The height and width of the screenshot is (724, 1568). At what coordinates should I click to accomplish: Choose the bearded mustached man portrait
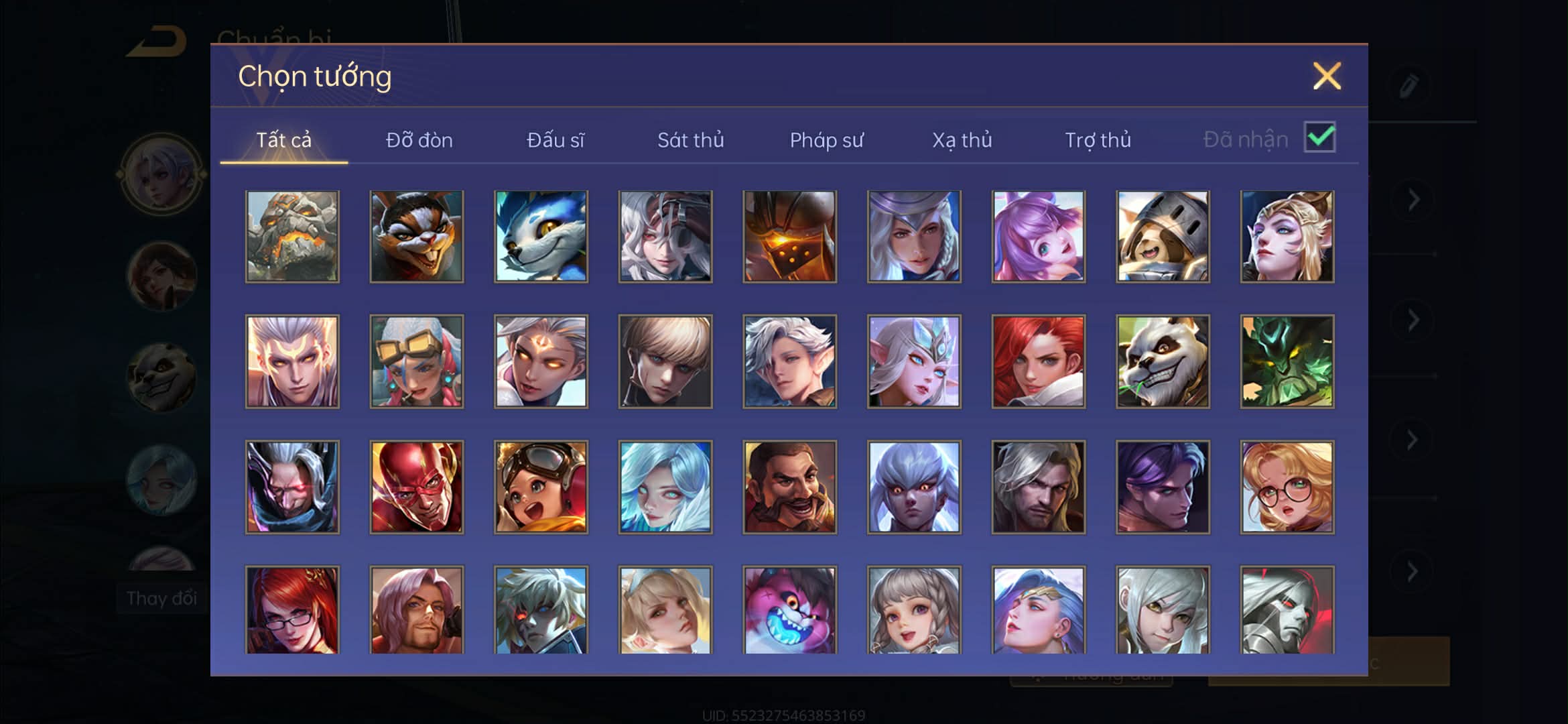point(789,487)
